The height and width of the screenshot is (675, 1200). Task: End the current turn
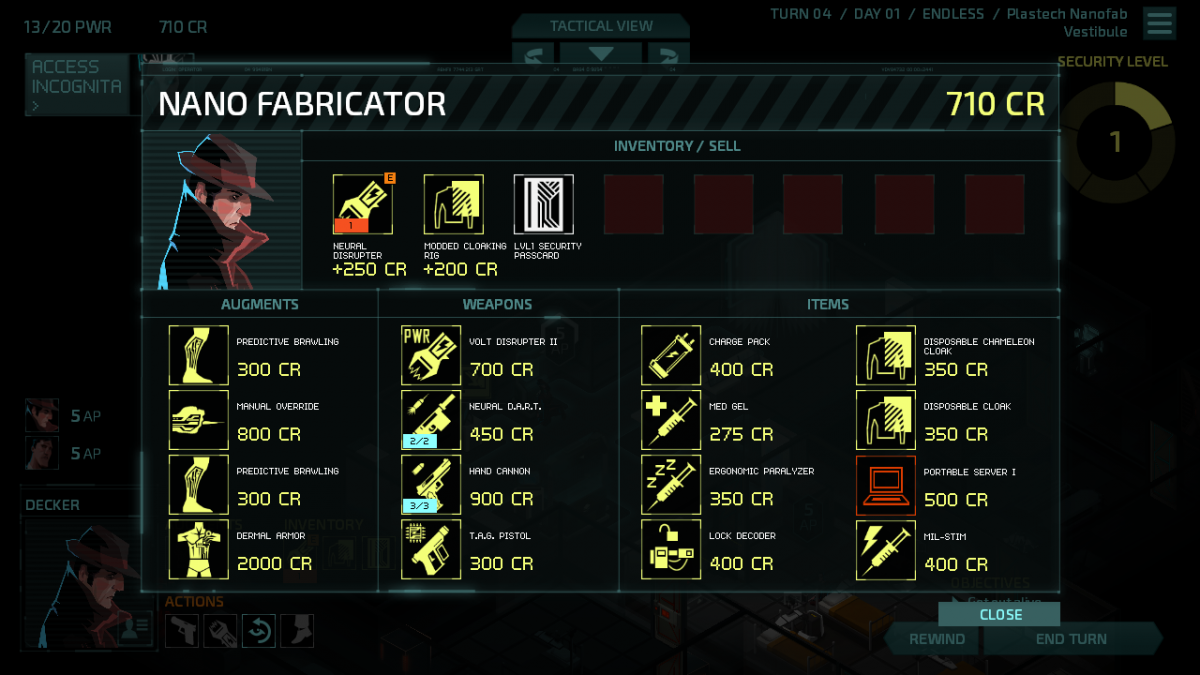(1071, 639)
